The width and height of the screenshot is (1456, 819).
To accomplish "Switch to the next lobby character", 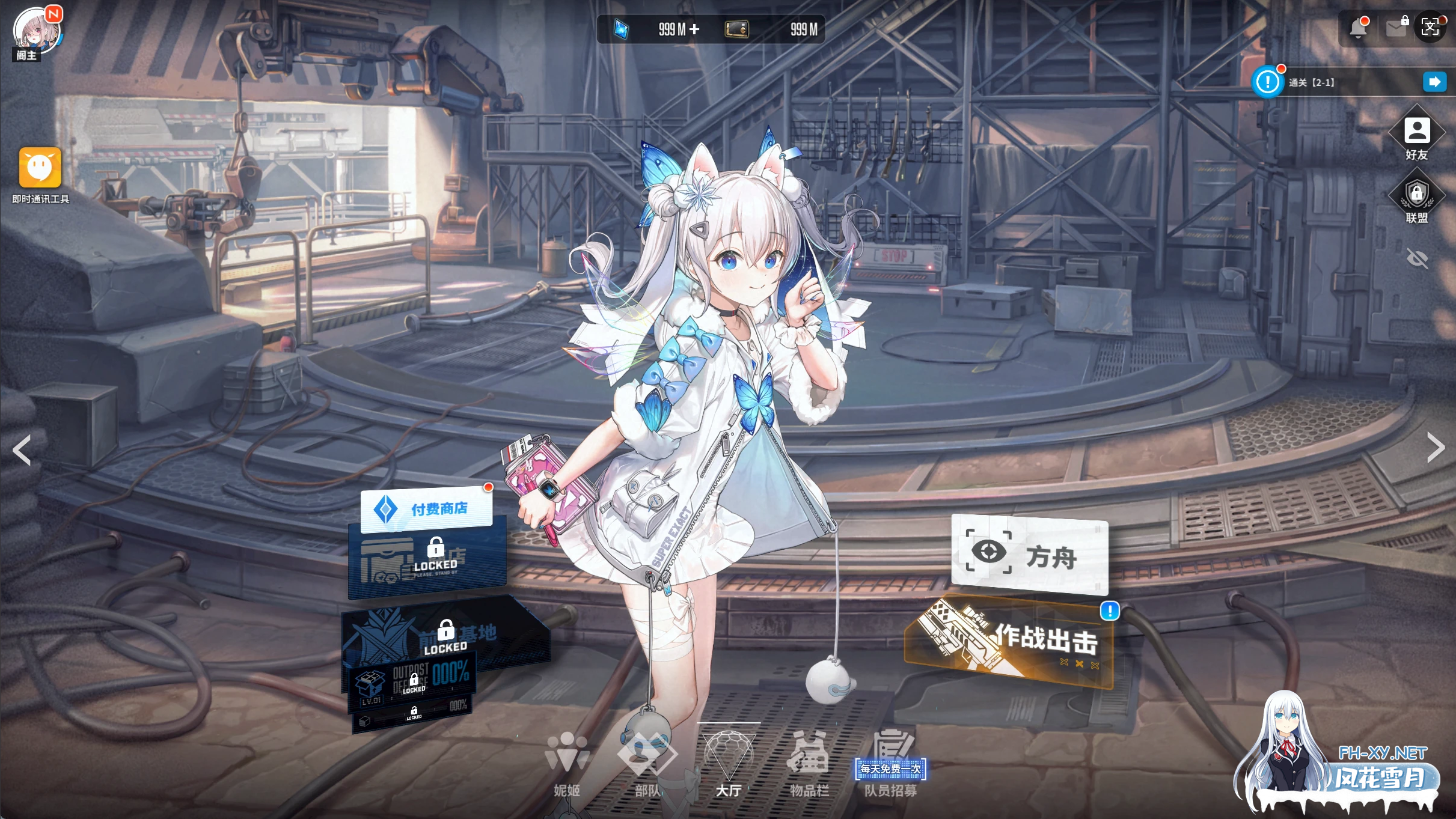I will [1435, 448].
